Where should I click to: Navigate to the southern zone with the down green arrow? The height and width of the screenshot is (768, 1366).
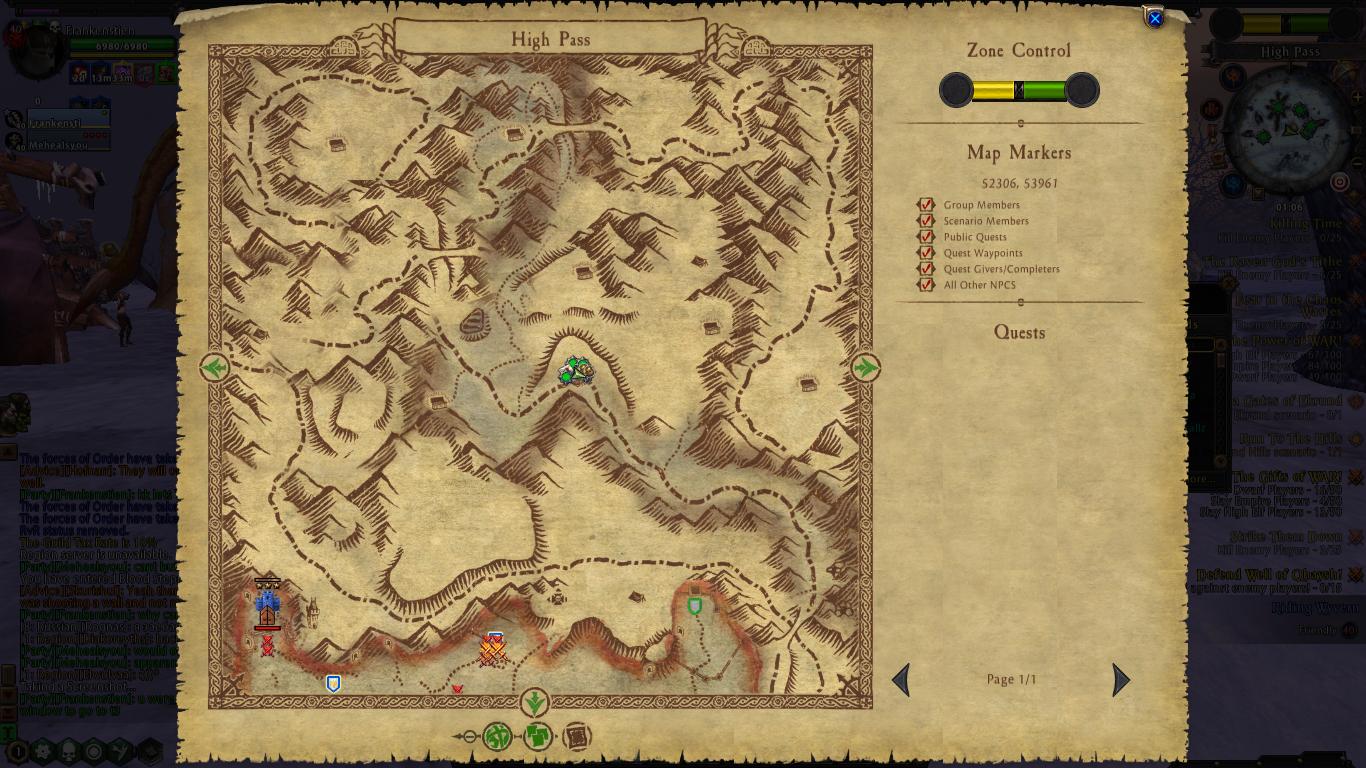[534, 701]
